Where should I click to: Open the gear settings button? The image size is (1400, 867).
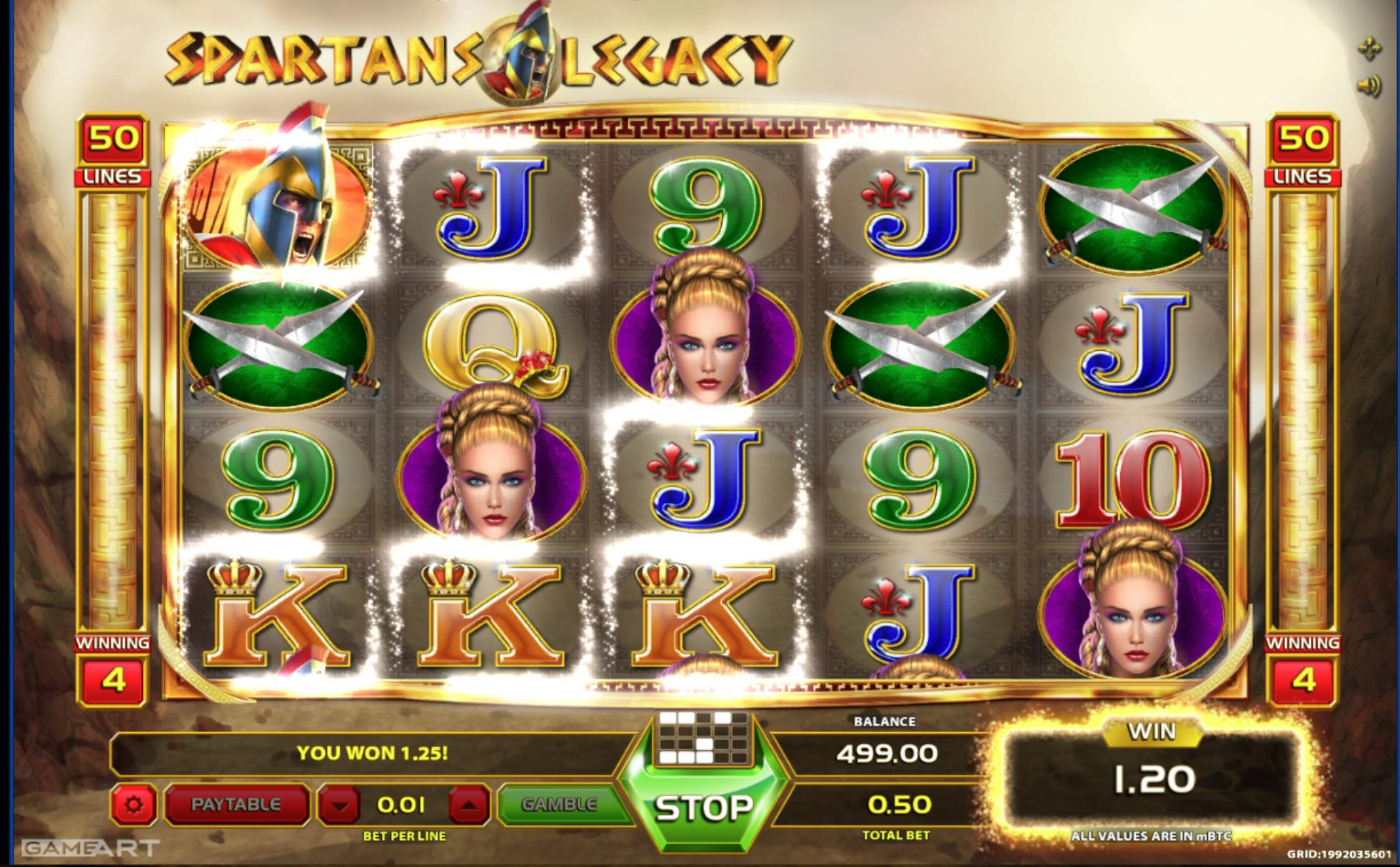(x=134, y=806)
